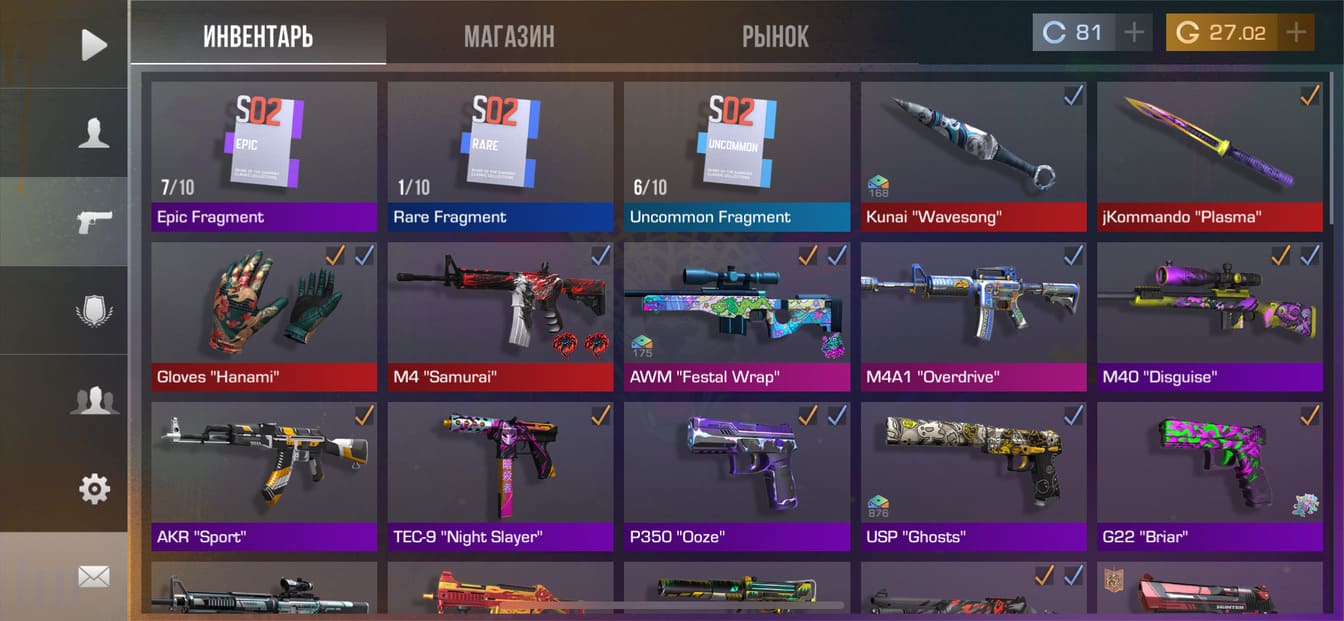Open the Рынок tab
Image resolution: width=1344 pixels, height=621 pixels.
[775, 37]
